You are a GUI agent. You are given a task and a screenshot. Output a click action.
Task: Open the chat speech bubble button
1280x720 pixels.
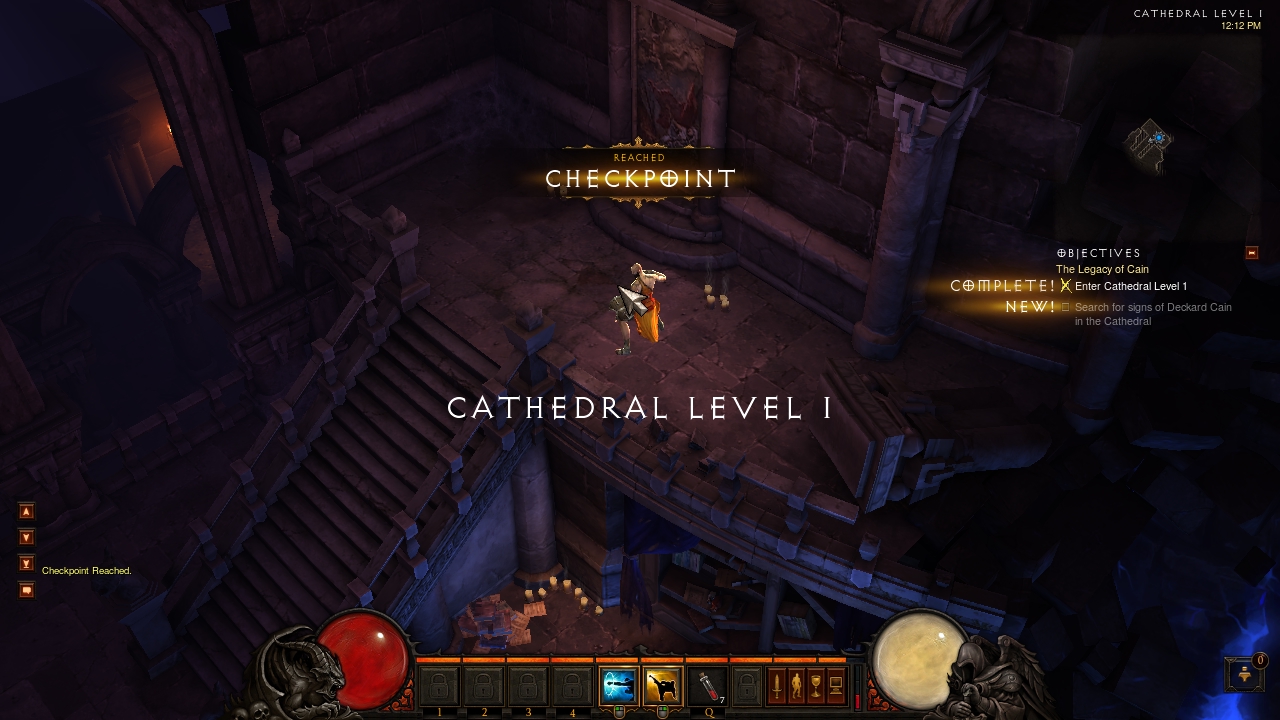pos(27,590)
